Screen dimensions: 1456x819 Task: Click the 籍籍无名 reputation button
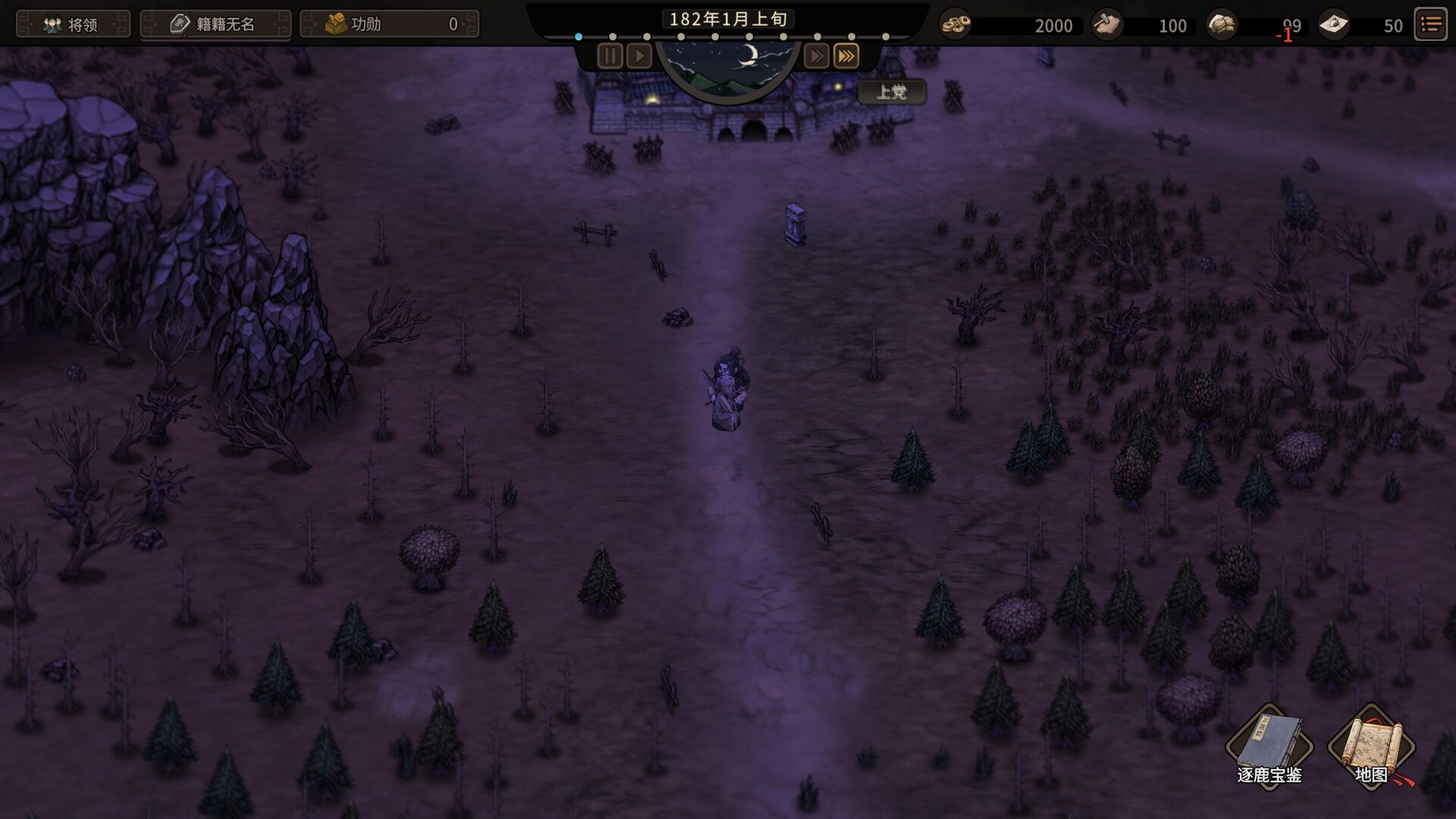pos(215,24)
